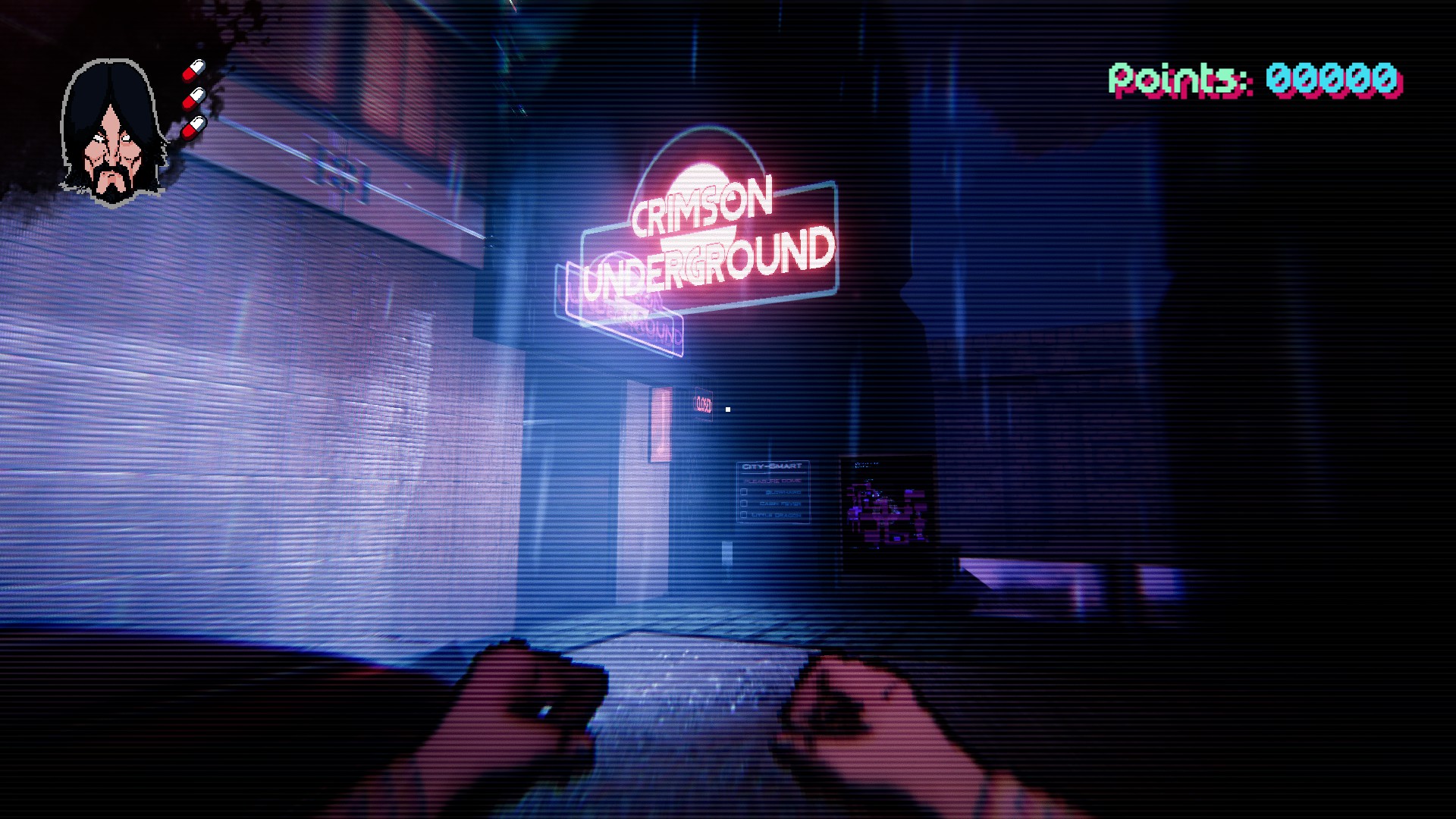Expand the map legend on the dark panel

868,465
